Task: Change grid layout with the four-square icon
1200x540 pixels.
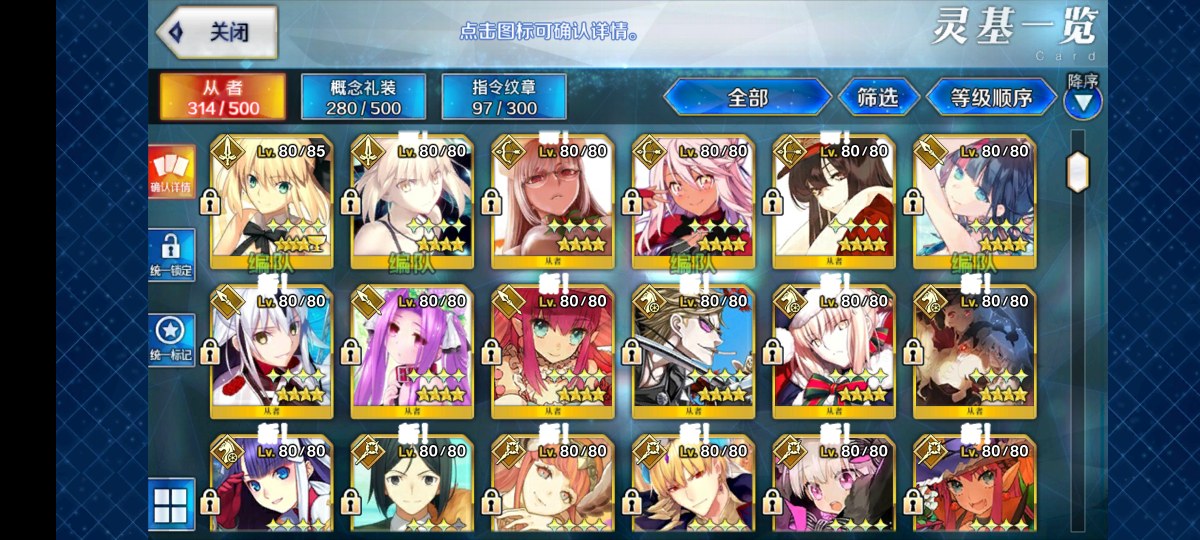Action: pyautogui.click(x=171, y=504)
